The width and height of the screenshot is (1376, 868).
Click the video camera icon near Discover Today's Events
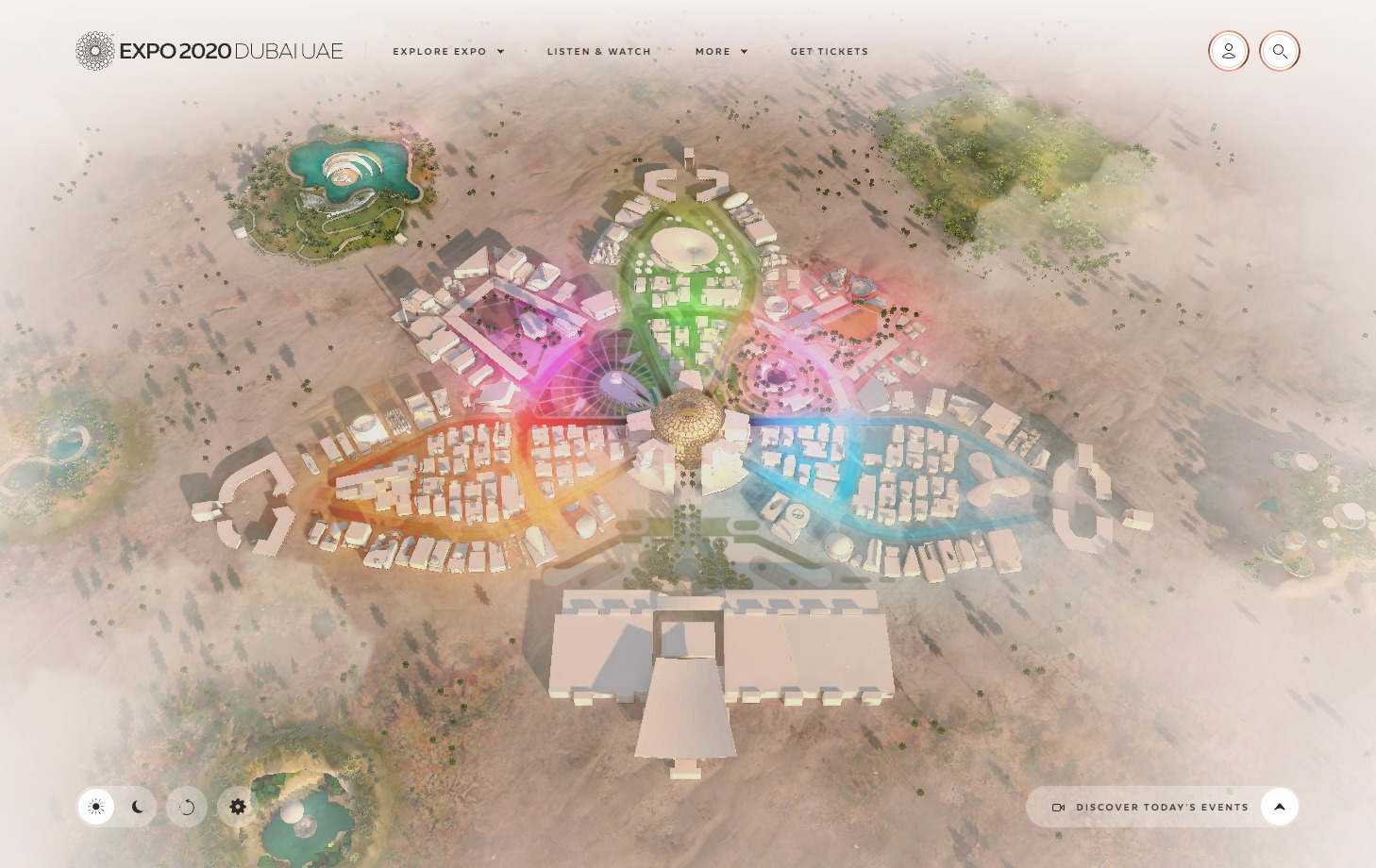(x=1059, y=807)
